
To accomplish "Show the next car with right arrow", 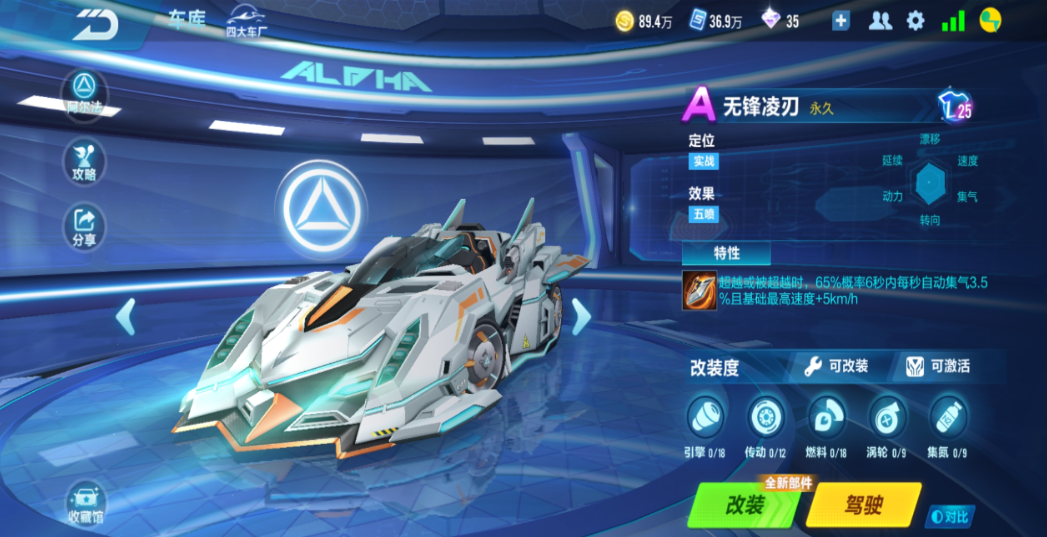I will [x=580, y=316].
